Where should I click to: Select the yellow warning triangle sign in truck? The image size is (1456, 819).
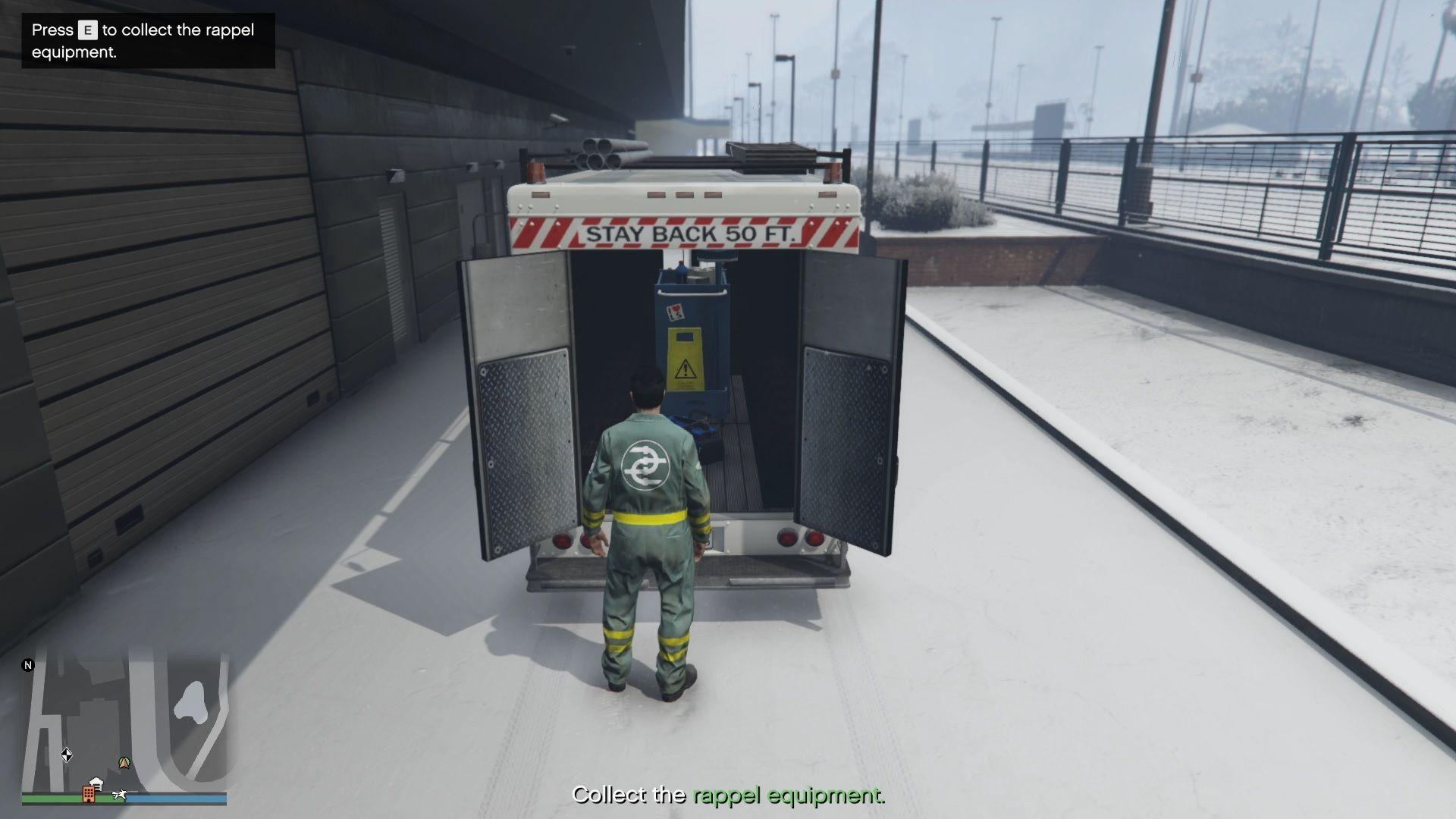point(685,369)
